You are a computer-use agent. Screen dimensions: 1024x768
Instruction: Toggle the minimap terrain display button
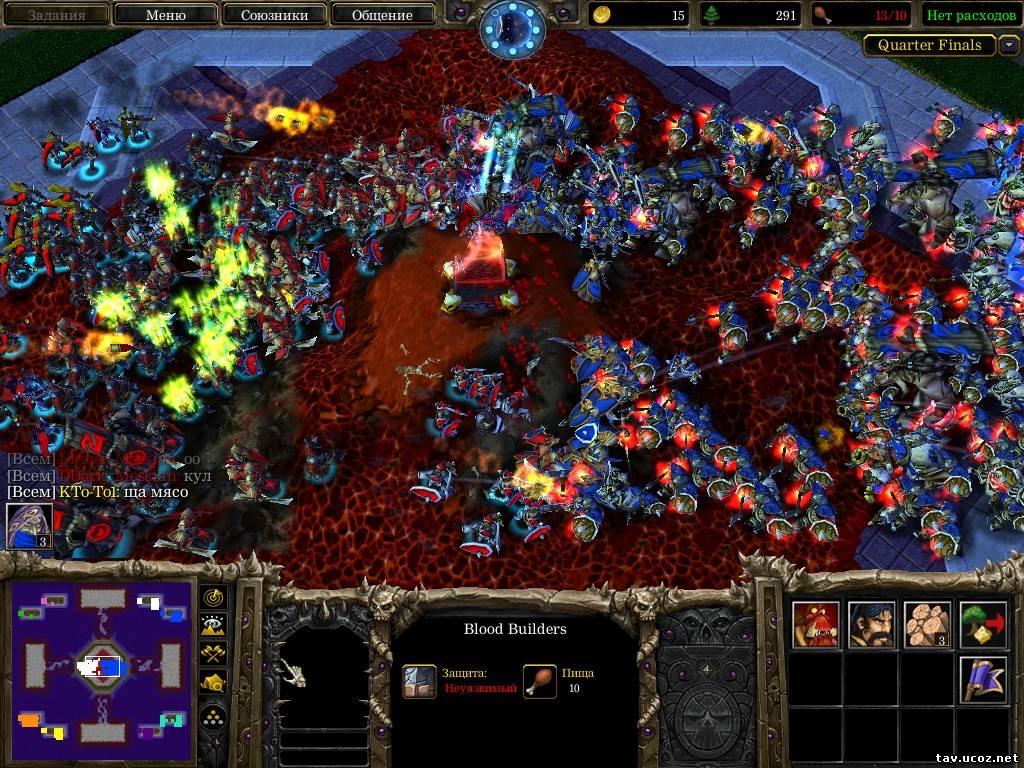click(214, 626)
